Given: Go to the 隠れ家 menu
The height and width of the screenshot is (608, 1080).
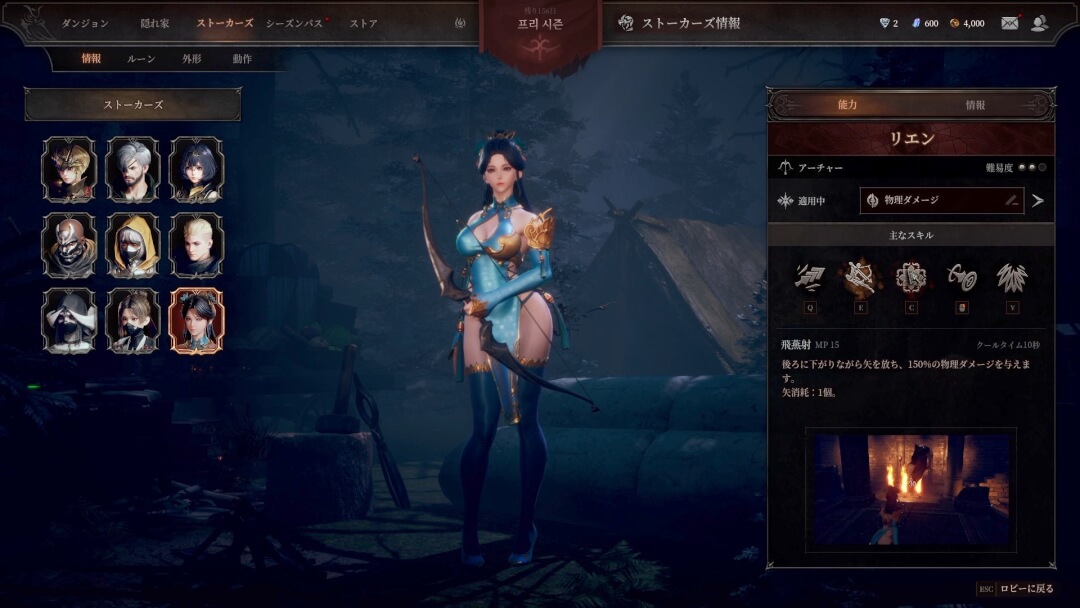Looking at the screenshot, I should point(155,23).
